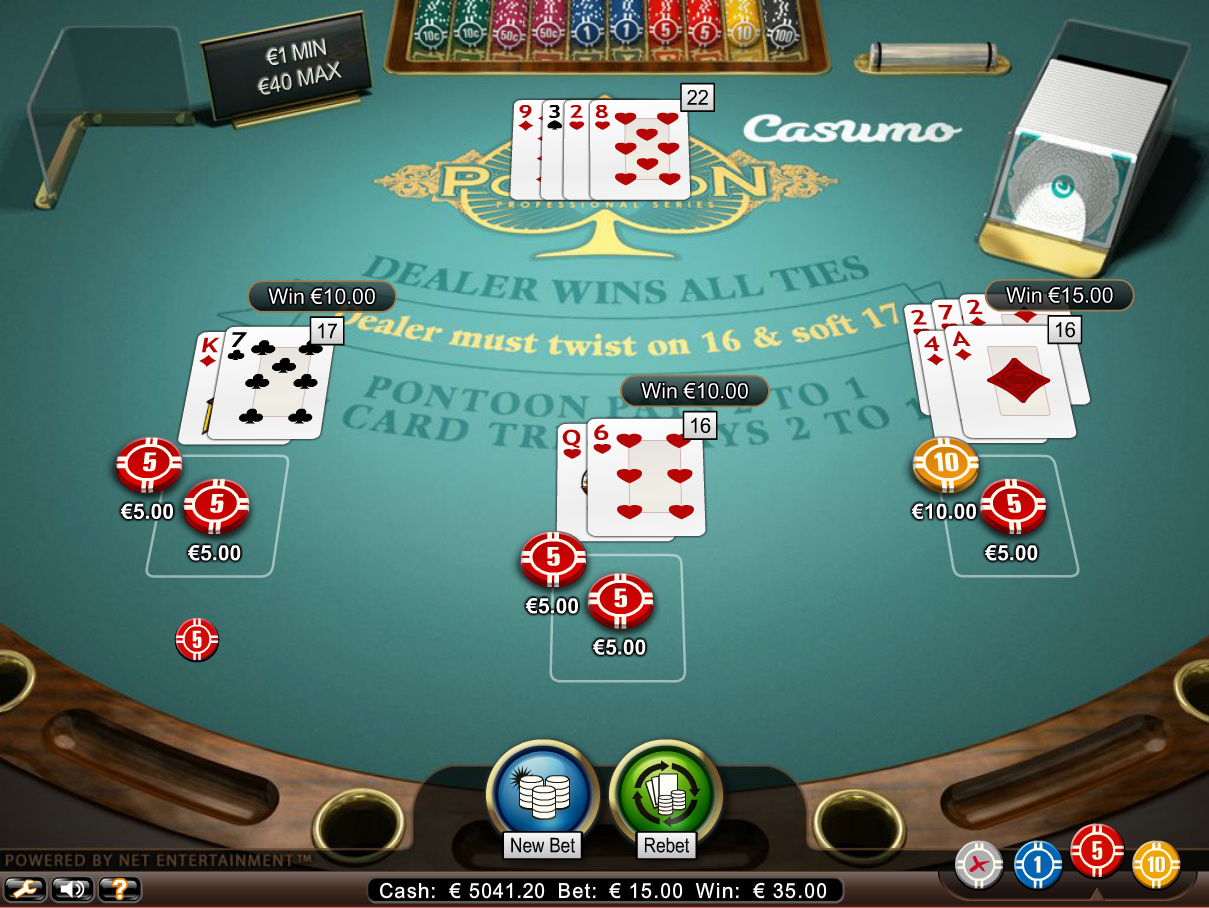The image size is (1209, 908).
Task: Toggle the game sound speaker
Action: pyautogui.click(x=72, y=888)
